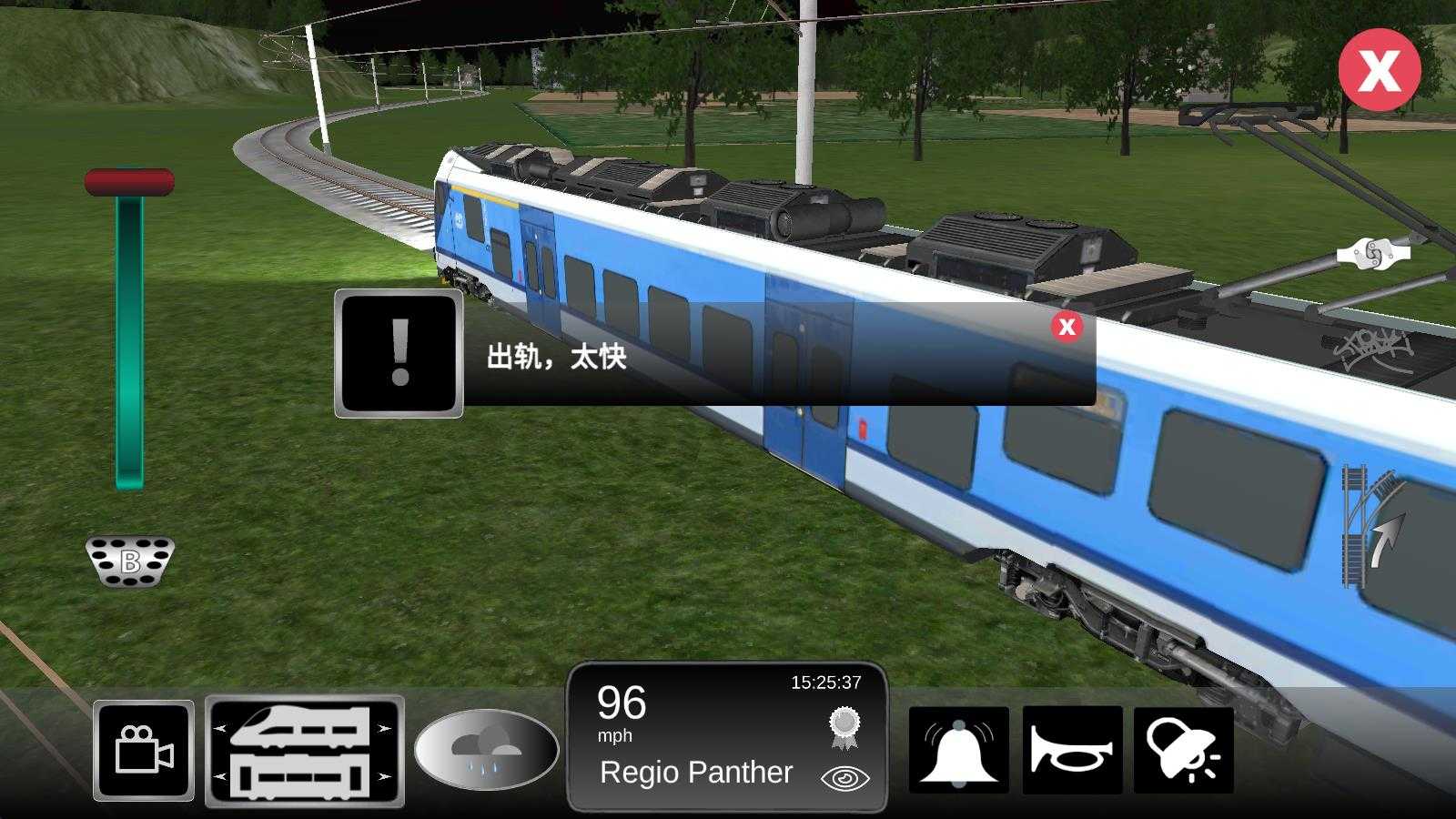The image size is (1456, 819).
Task: Click the exclamation warning panel icon
Action: [397, 355]
